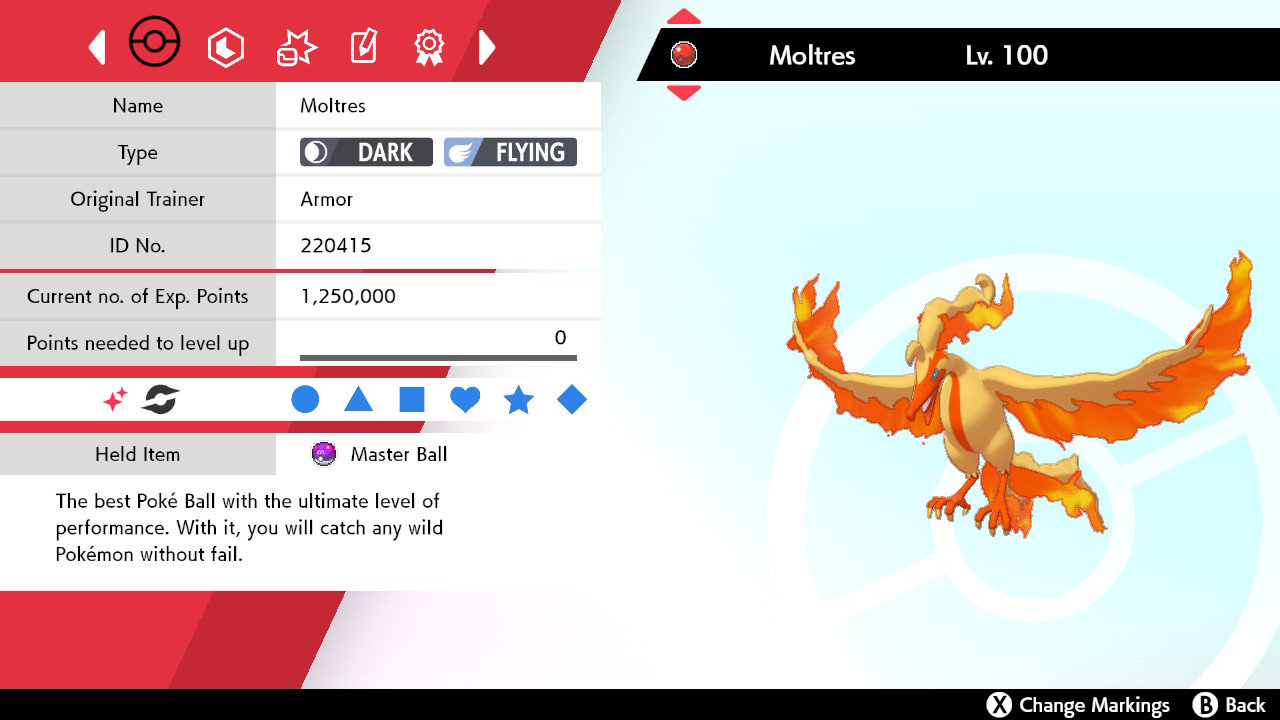Image resolution: width=1280 pixels, height=720 pixels.
Task: Advance to the next summary page arrow
Action: pos(487,44)
